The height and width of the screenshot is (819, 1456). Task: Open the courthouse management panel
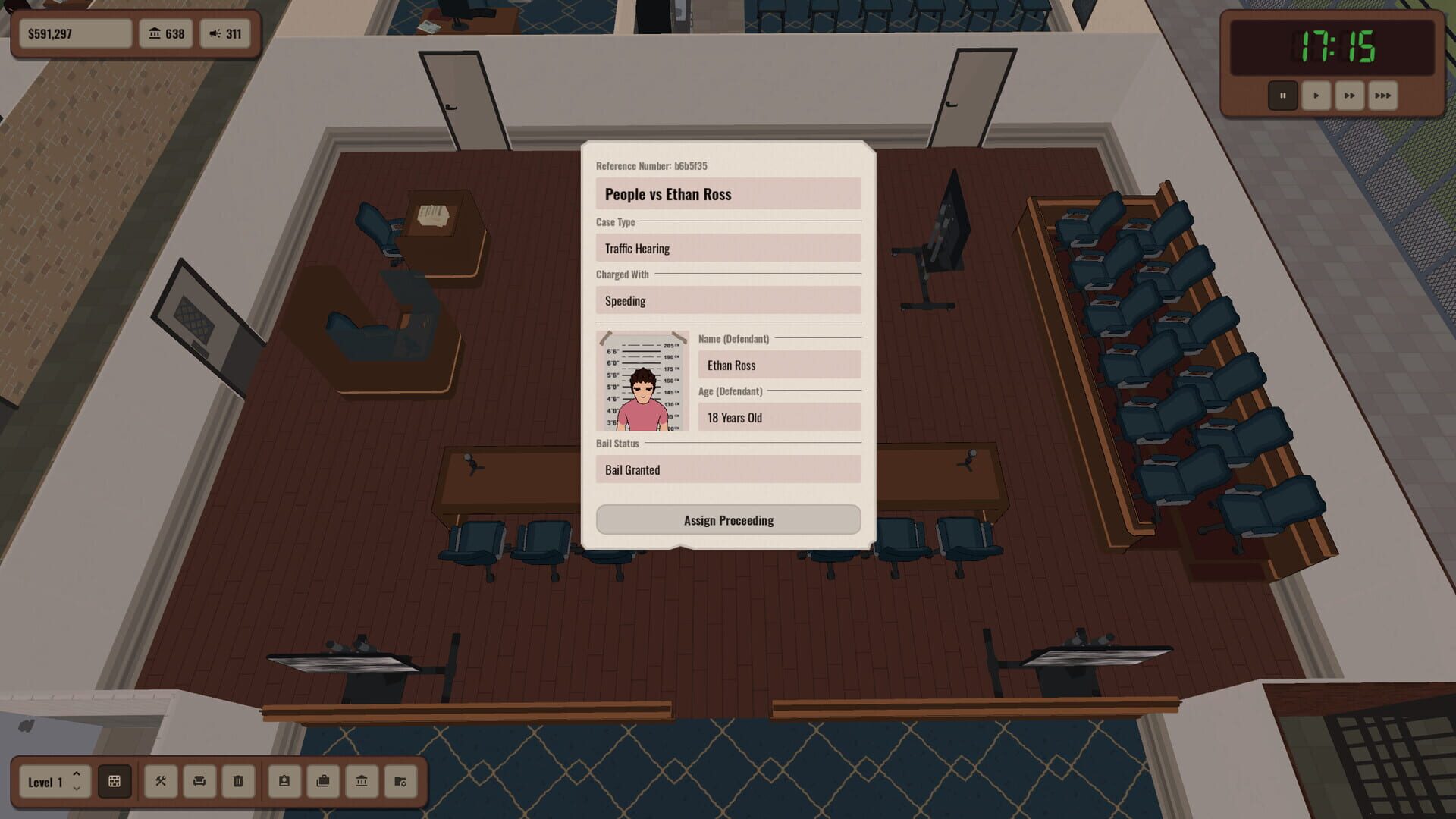pyautogui.click(x=362, y=782)
